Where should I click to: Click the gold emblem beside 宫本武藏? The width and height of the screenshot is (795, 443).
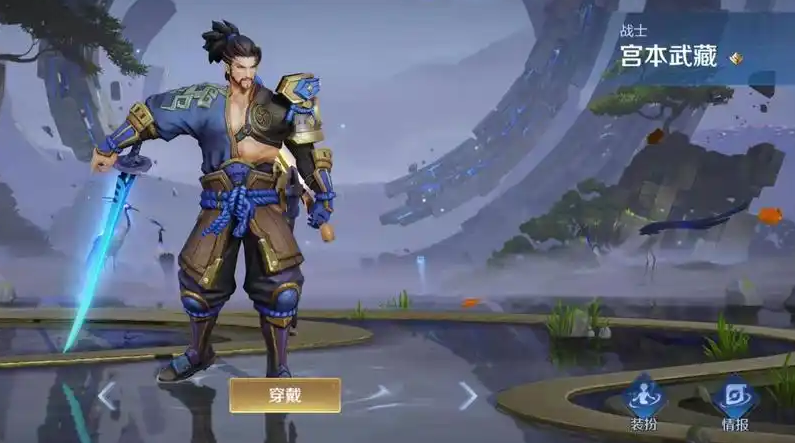click(x=736, y=58)
